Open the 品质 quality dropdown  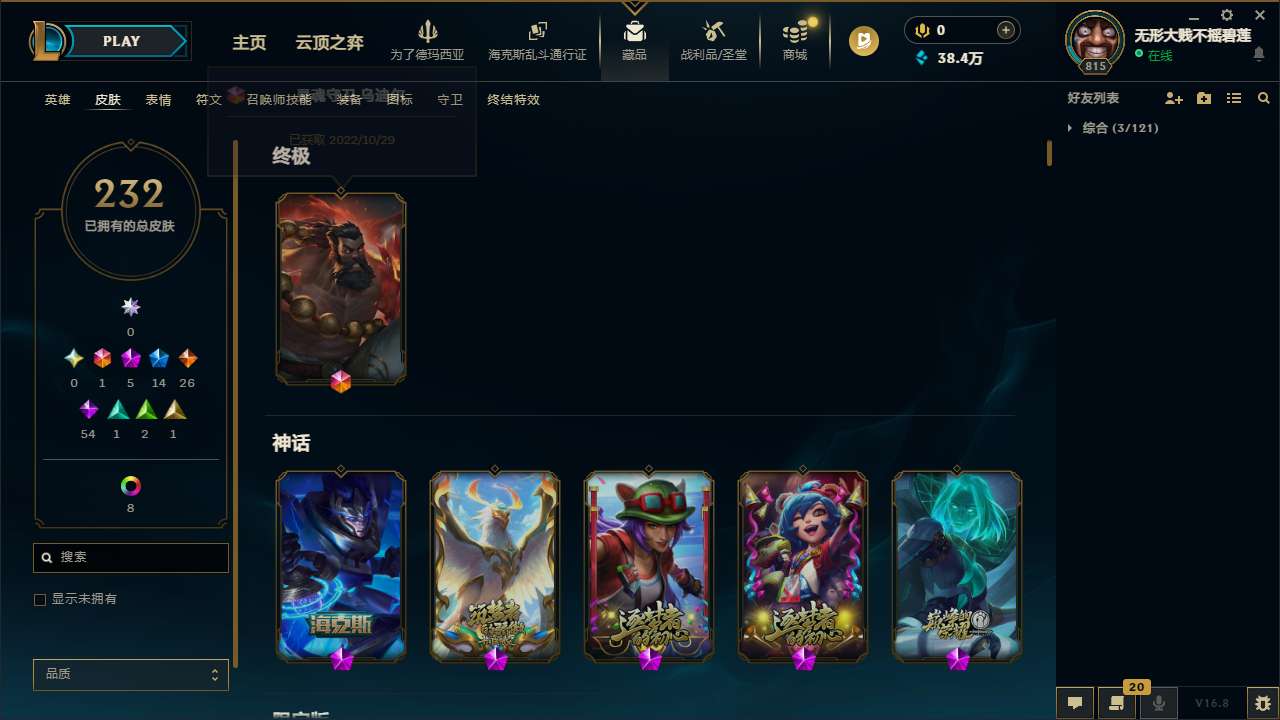130,674
